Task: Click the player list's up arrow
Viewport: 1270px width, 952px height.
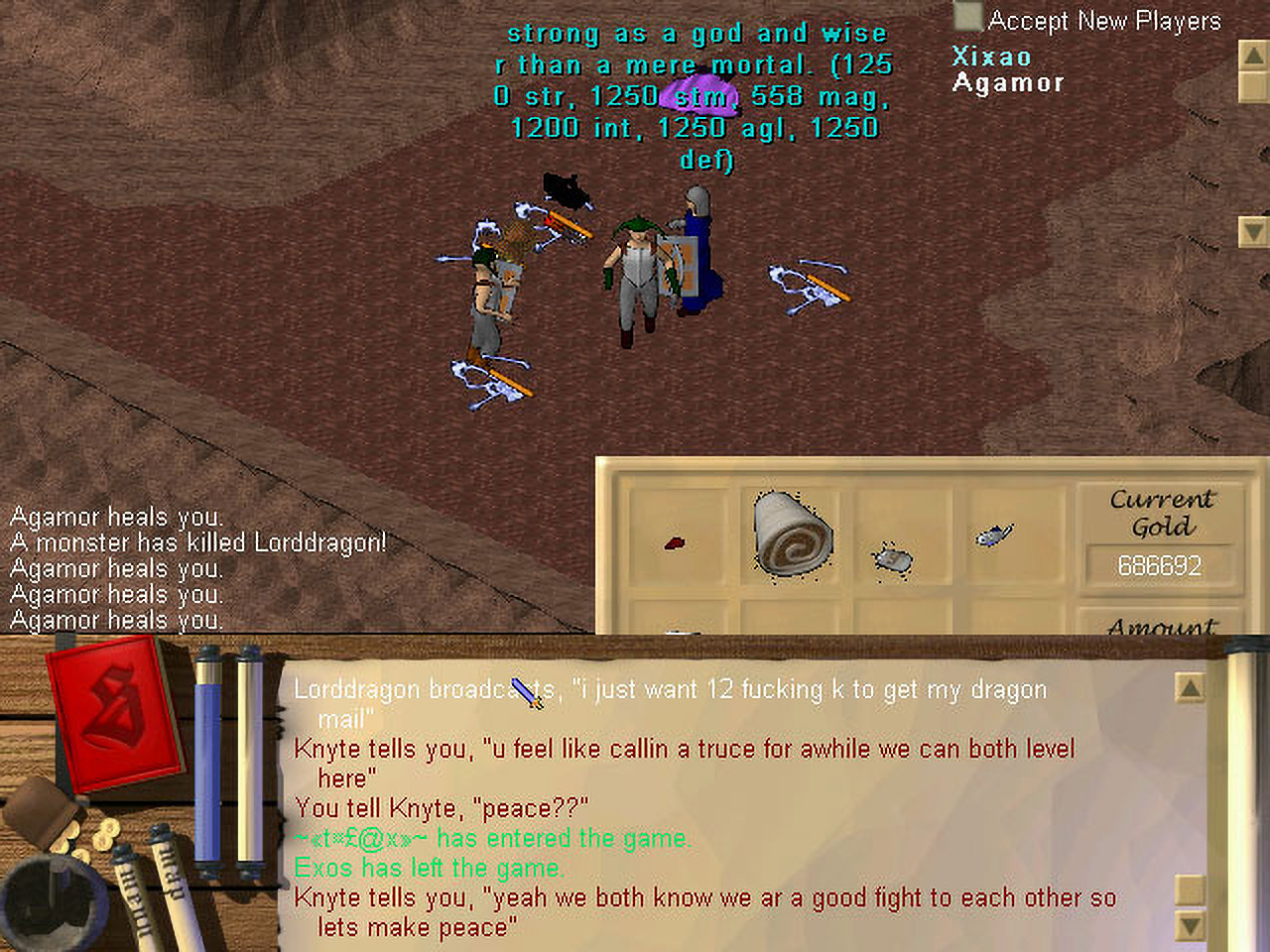Action: pos(1253,55)
